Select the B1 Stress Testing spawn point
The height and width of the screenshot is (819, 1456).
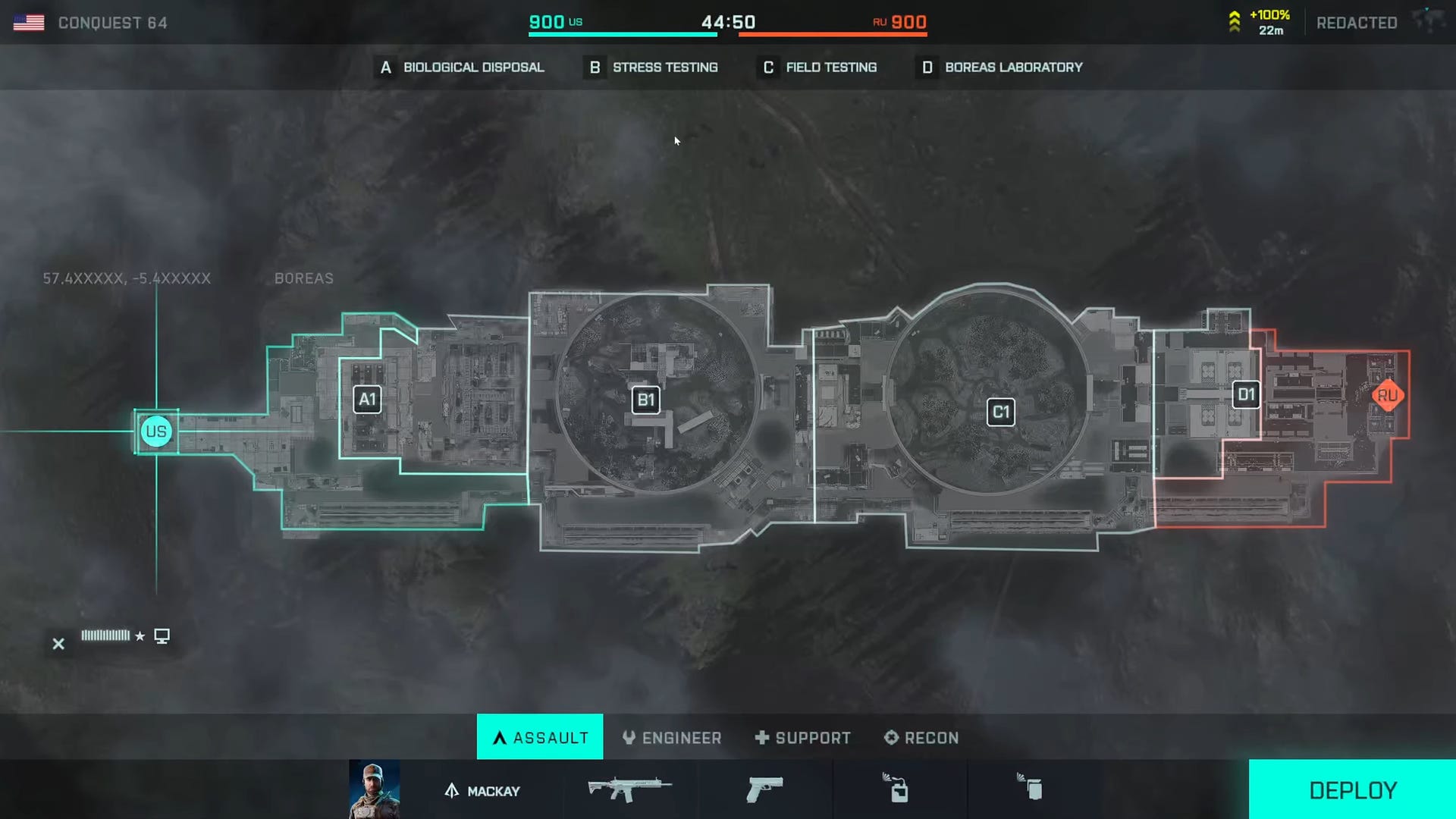click(645, 400)
